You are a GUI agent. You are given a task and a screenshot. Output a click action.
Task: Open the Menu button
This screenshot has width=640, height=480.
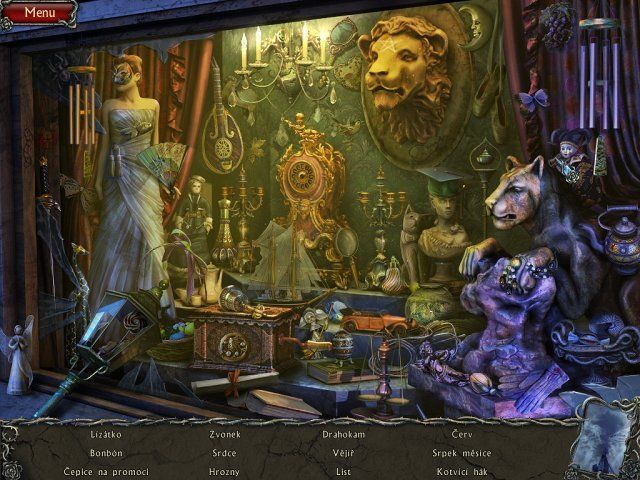click(x=39, y=12)
